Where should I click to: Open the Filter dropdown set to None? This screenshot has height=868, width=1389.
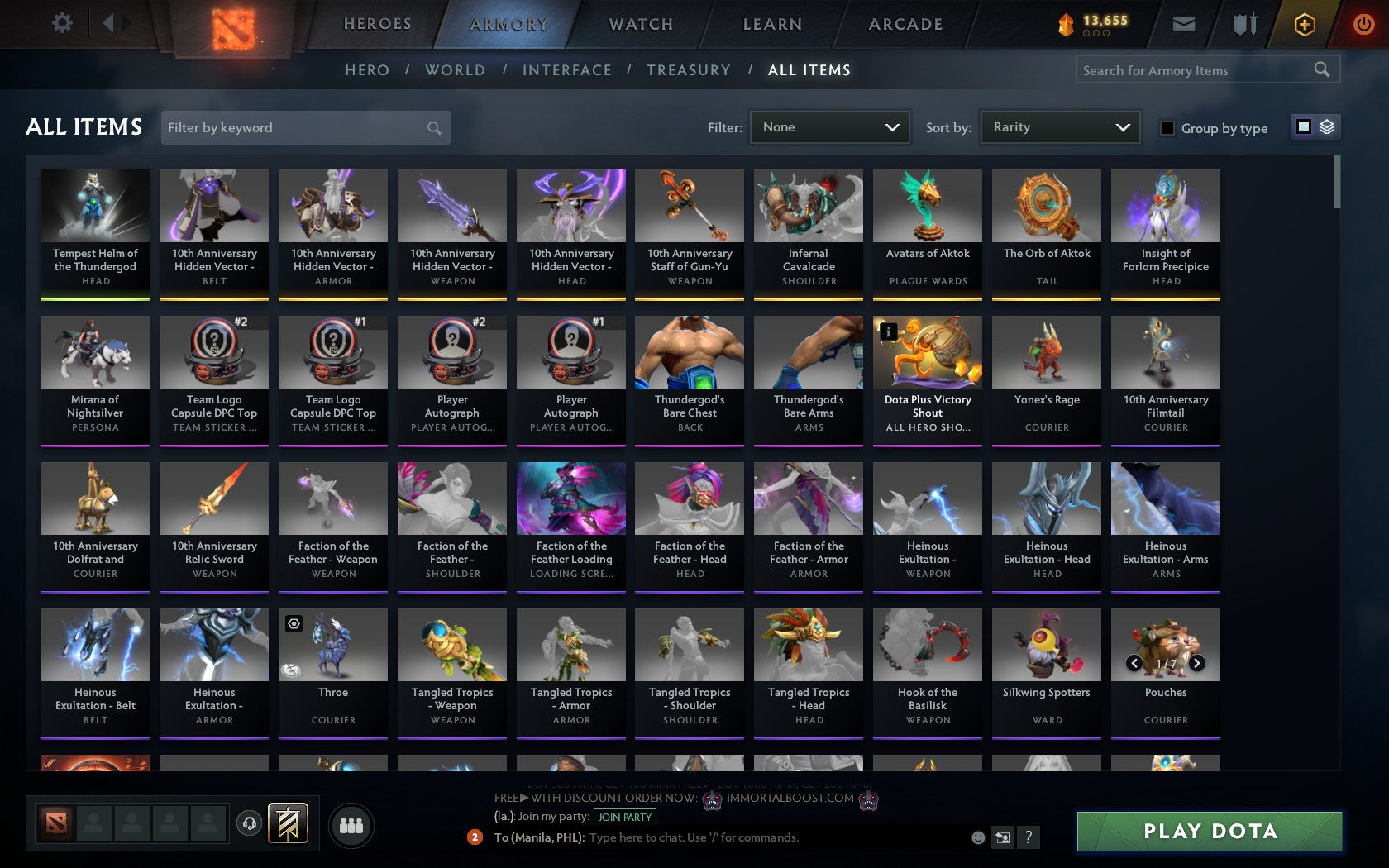pyautogui.click(x=829, y=127)
